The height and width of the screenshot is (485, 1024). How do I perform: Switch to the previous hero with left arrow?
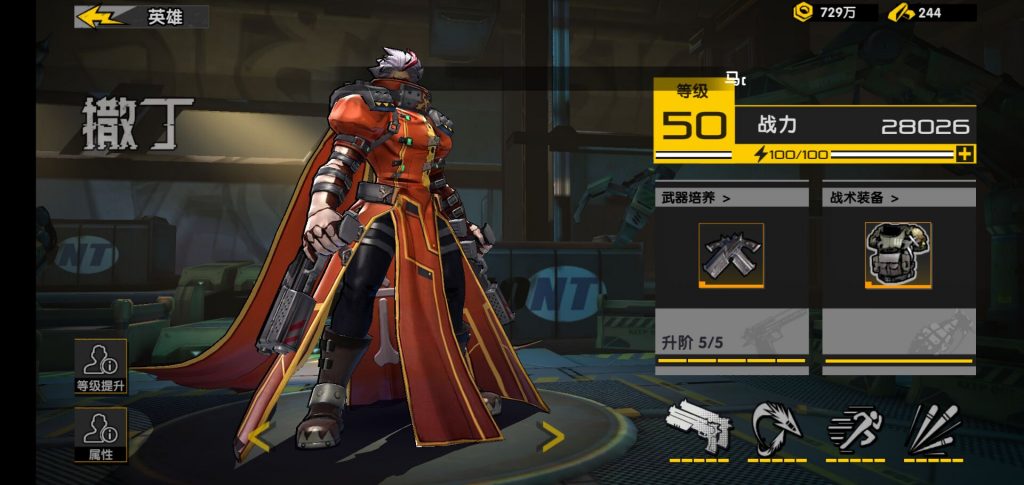[258, 437]
